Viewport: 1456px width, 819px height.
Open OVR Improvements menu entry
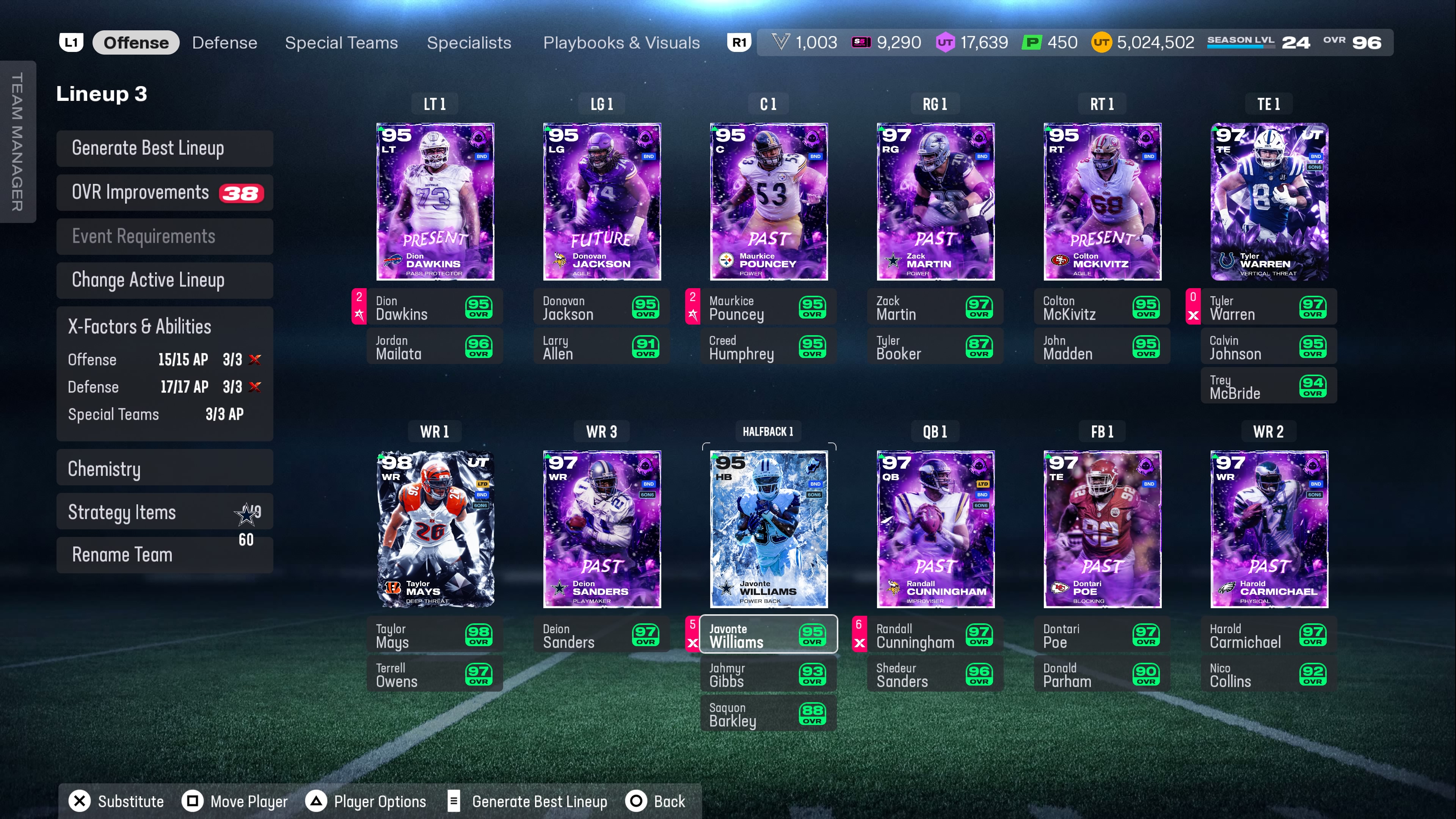click(x=165, y=193)
